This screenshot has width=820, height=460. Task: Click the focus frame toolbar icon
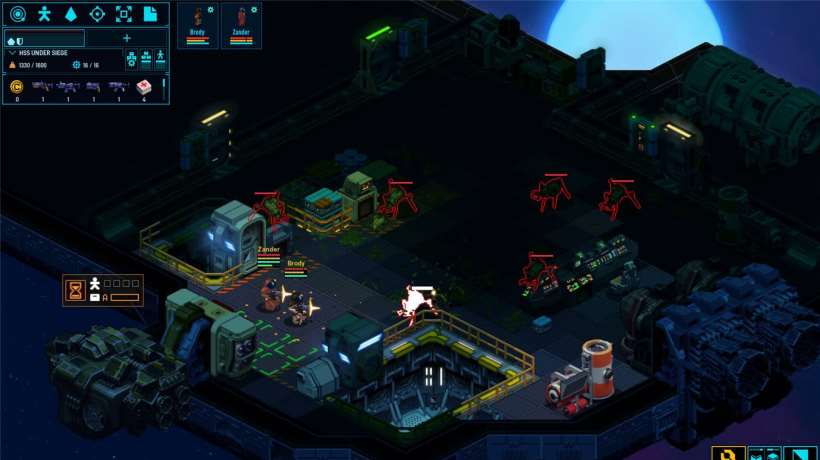(x=123, y=14)
